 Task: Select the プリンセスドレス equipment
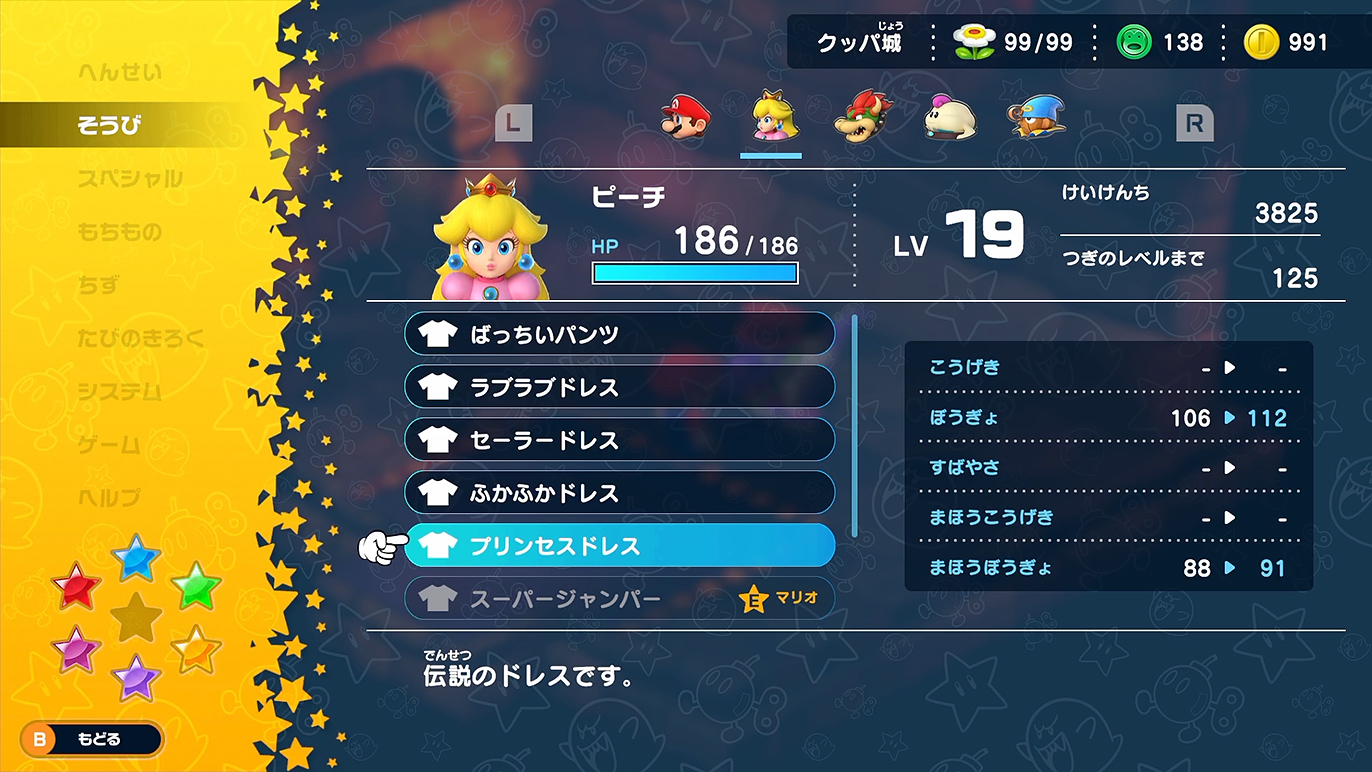click(x=619, y=546)
